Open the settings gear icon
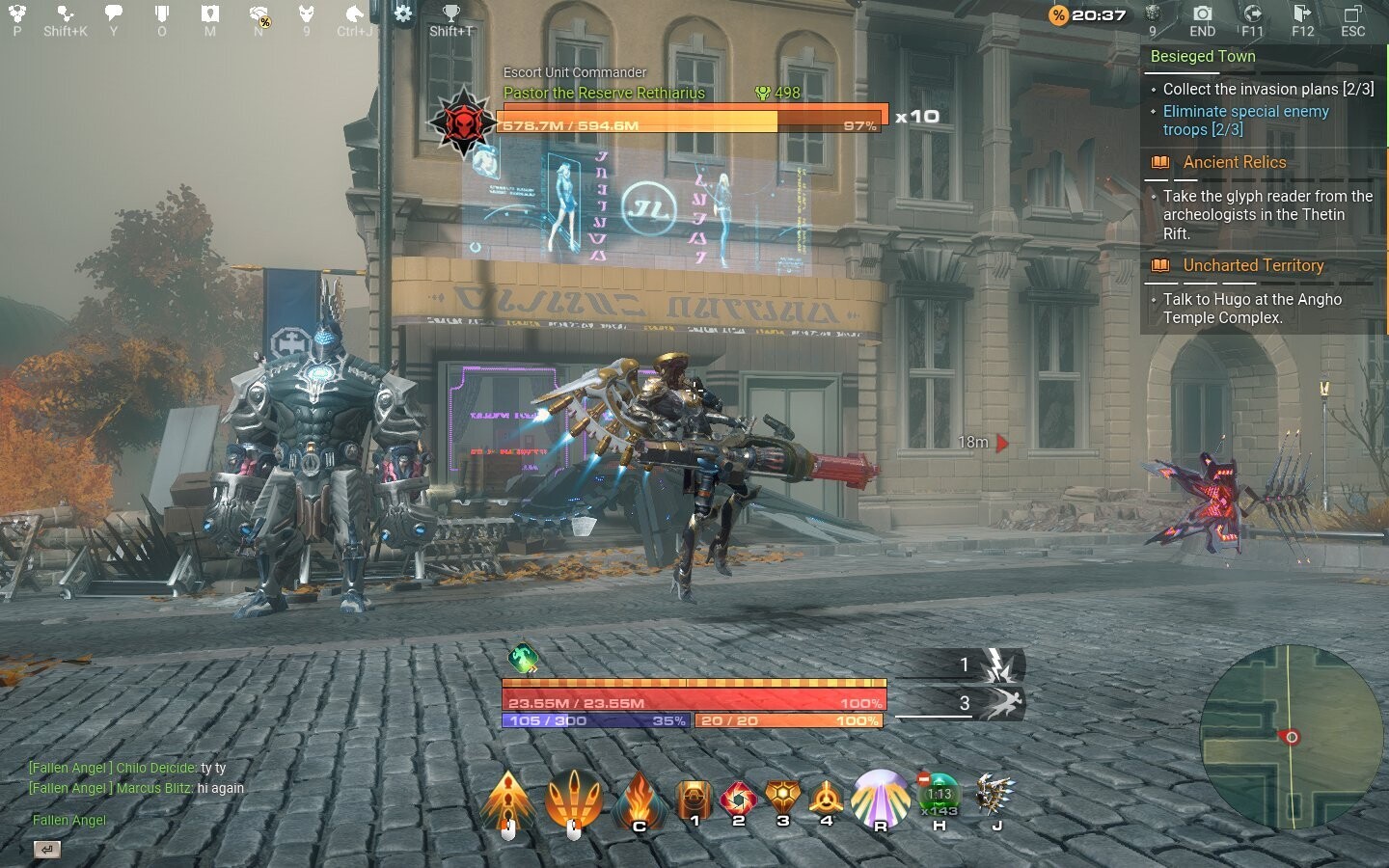Viewport: 1389px width, 868px height. tap(403, 14)
